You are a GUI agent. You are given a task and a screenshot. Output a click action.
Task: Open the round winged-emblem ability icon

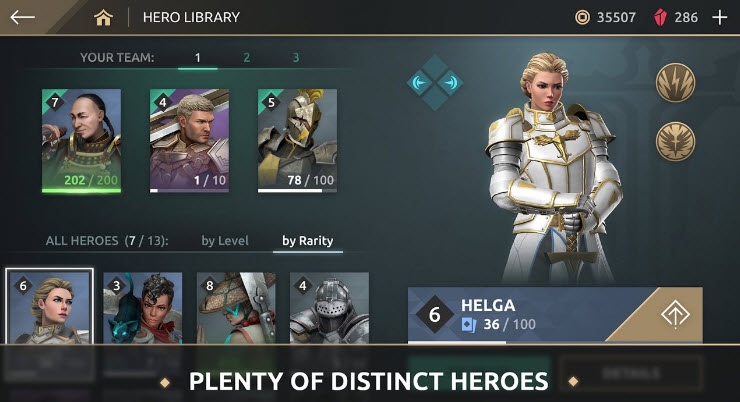[675, 141]
